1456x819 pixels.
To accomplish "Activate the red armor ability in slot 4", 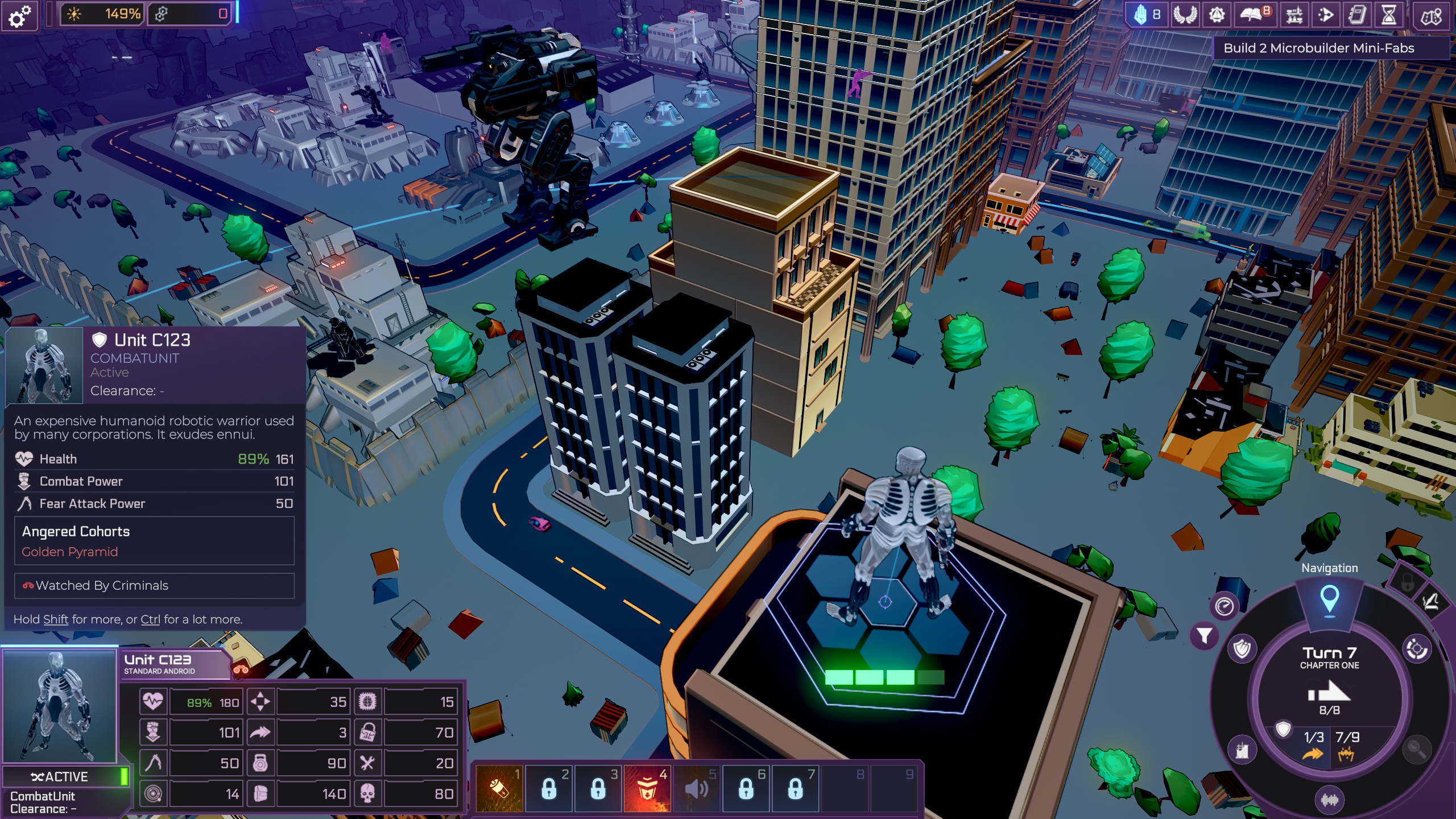I will coord(647,789).
